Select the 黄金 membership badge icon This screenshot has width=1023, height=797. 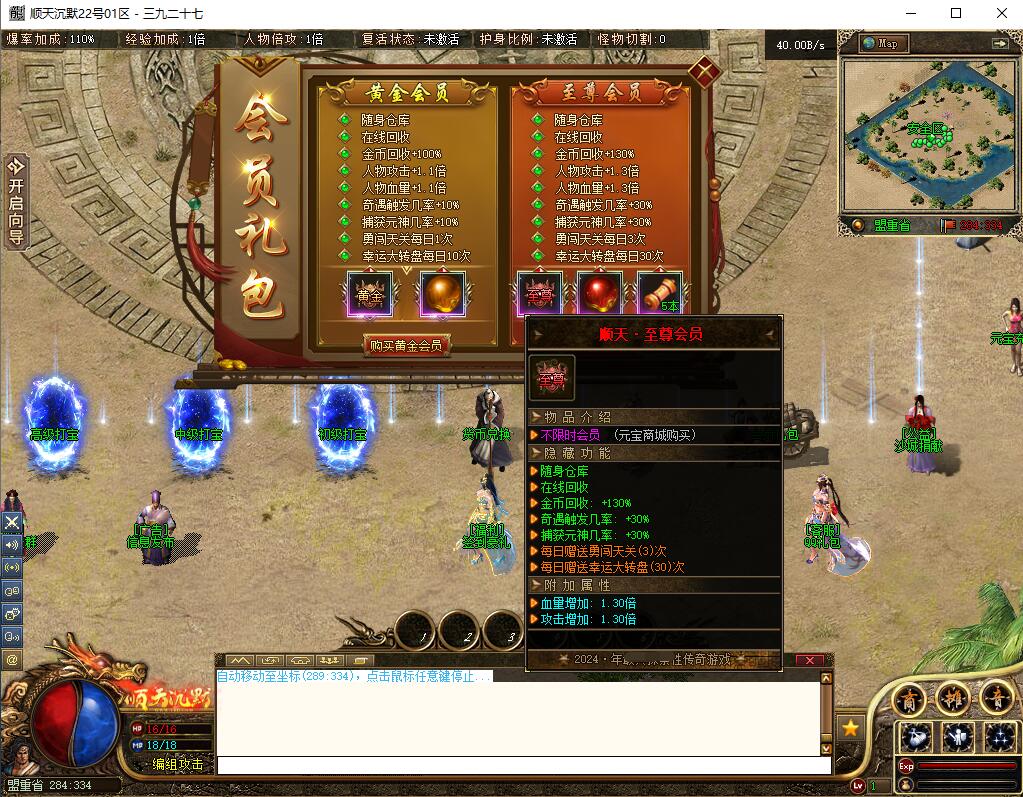click(370, 295)
